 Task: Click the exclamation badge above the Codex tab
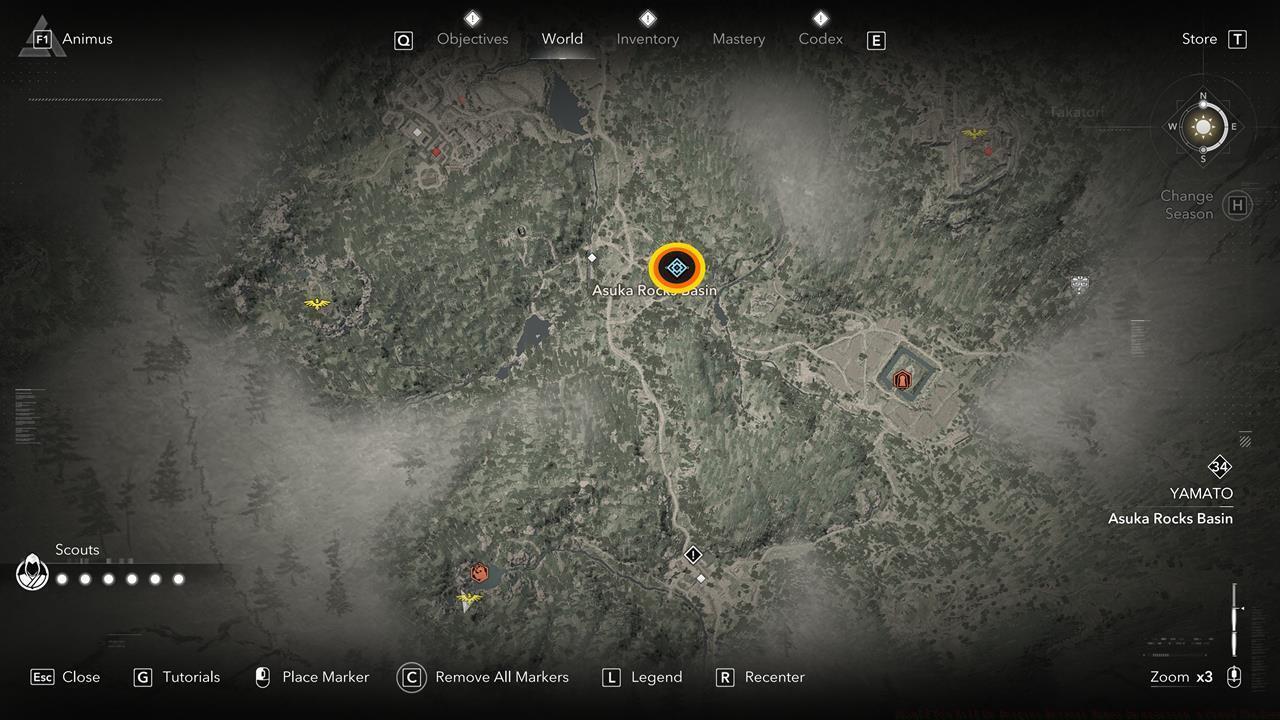click(820, 16)
